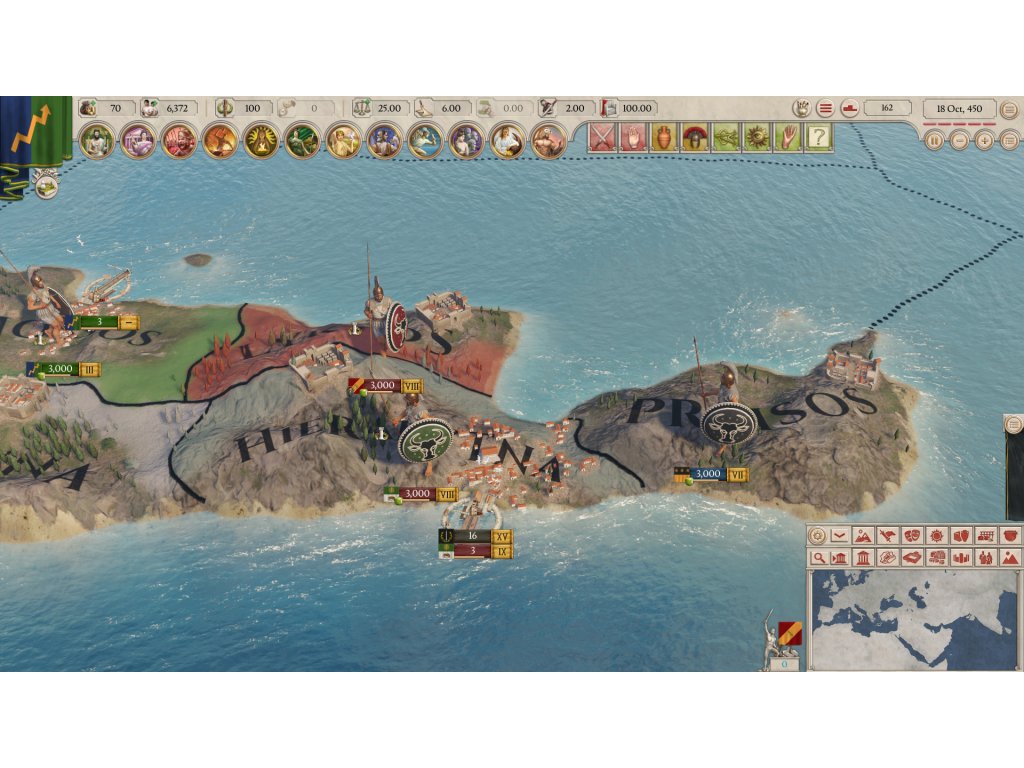This screenshot has width=1024, height=768.
Task: Pause the game with the pause button
Action: [x=935, y=141]
